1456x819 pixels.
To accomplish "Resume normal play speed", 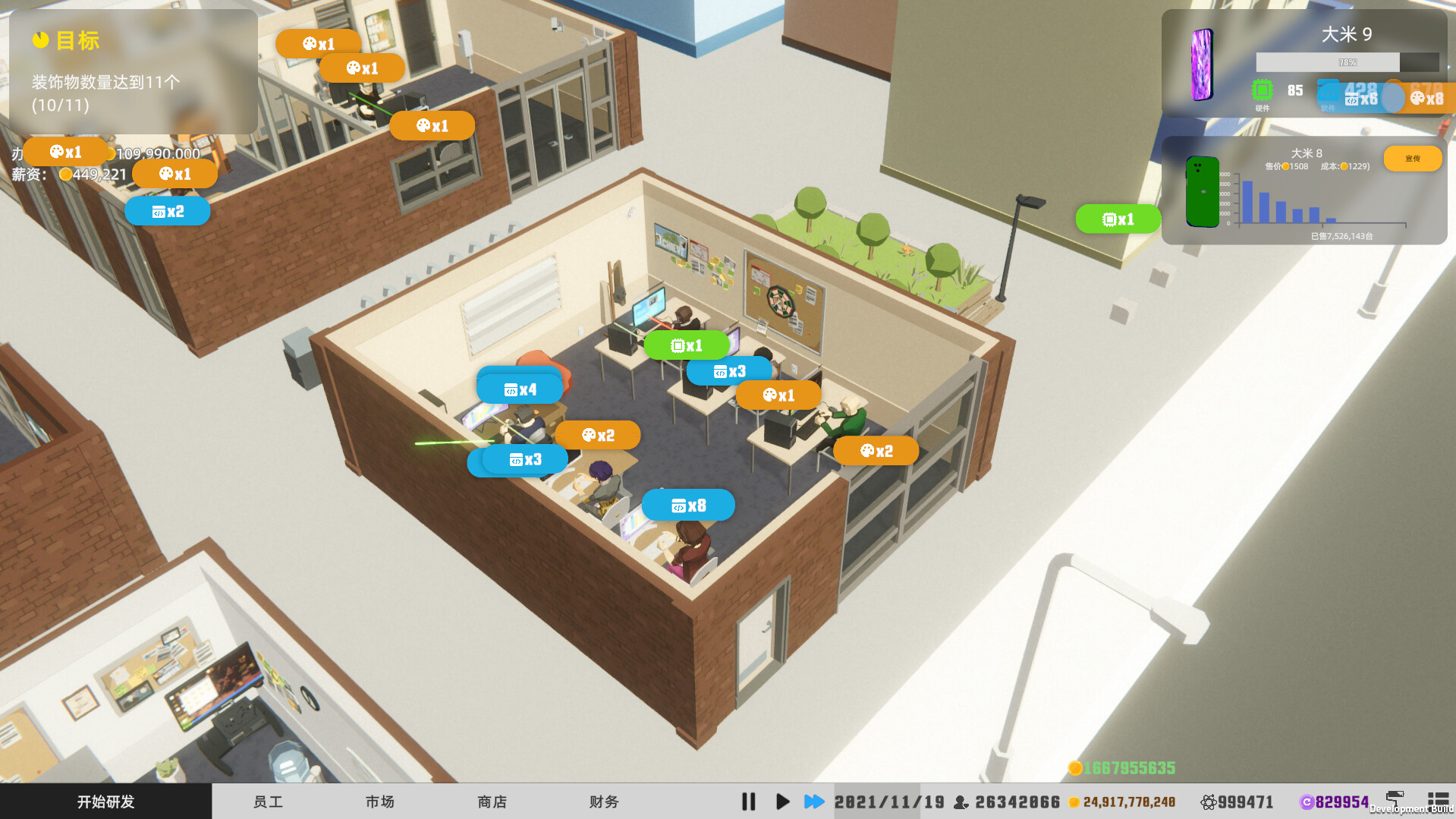I will pyautogui.click(x=782, y=801).
